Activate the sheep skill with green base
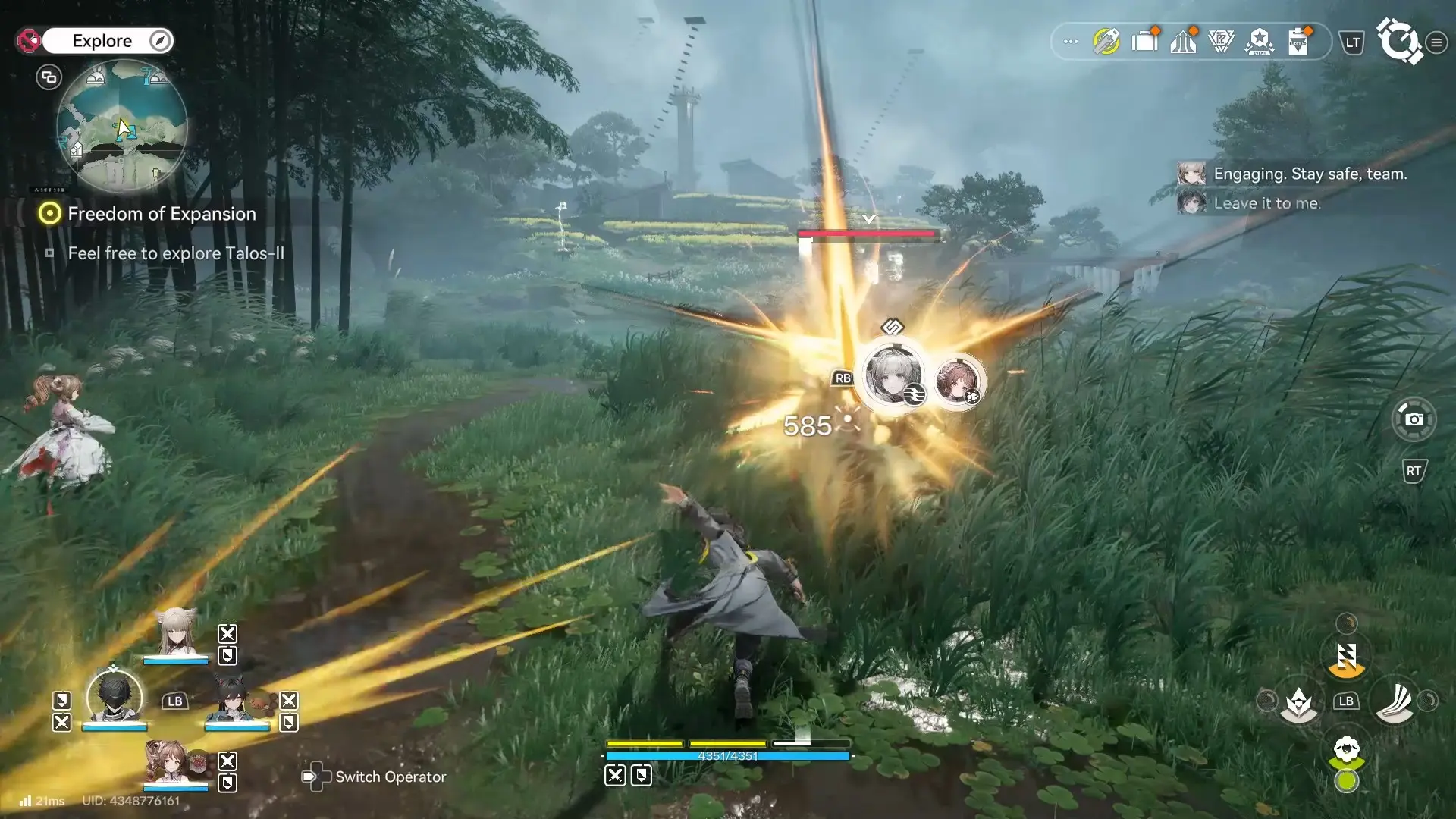The width and height of the screenshot is (1456, 819). (1346, 752)
